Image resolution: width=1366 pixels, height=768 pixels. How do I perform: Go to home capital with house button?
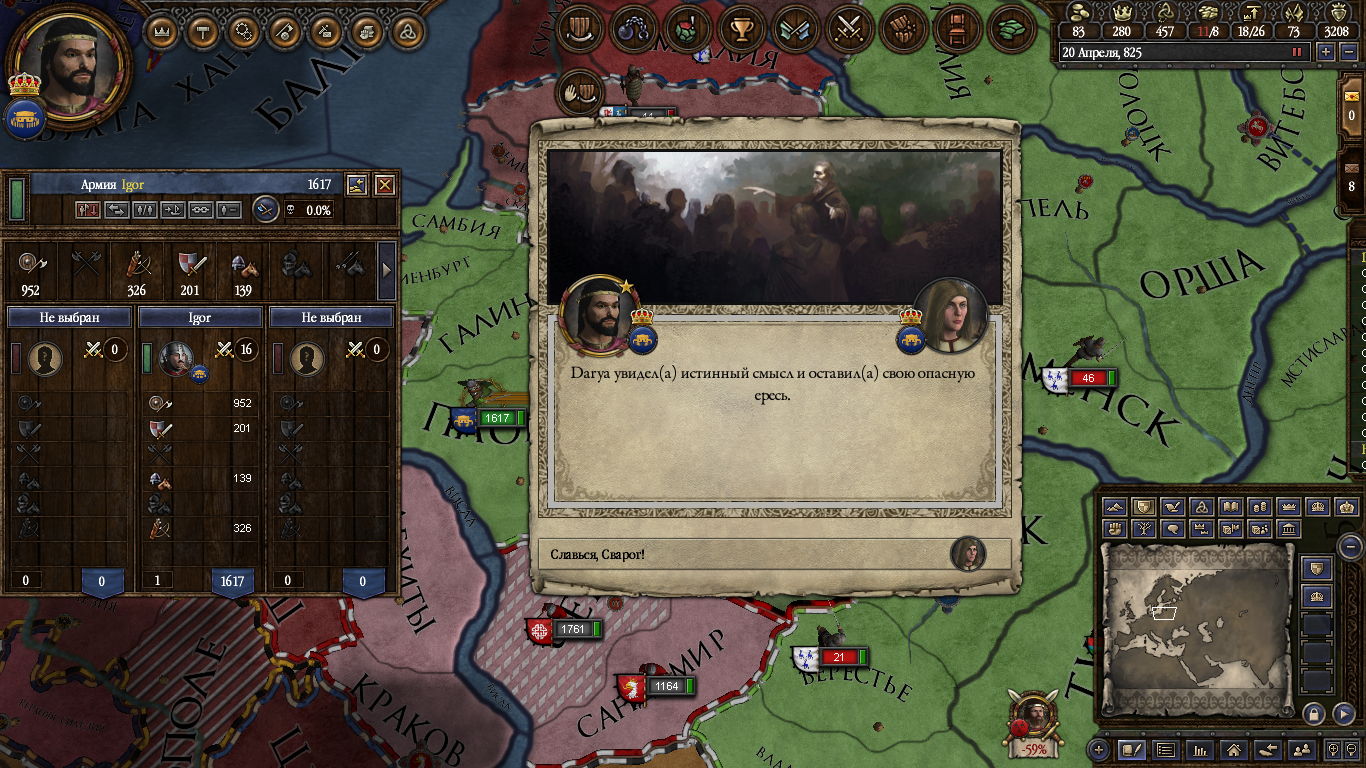pos(1234,749)
